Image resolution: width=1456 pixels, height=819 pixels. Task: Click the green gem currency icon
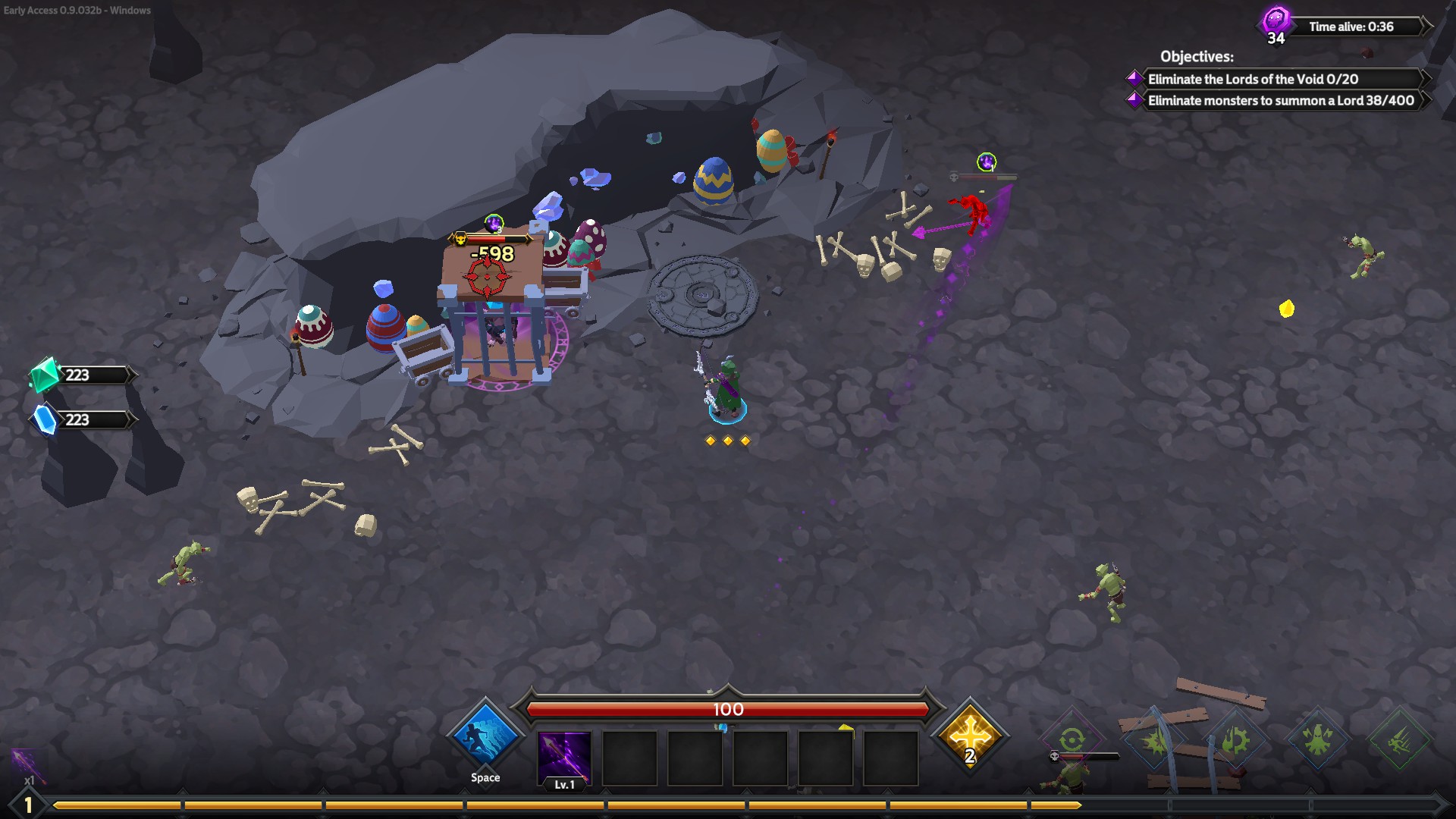point(44,374)
